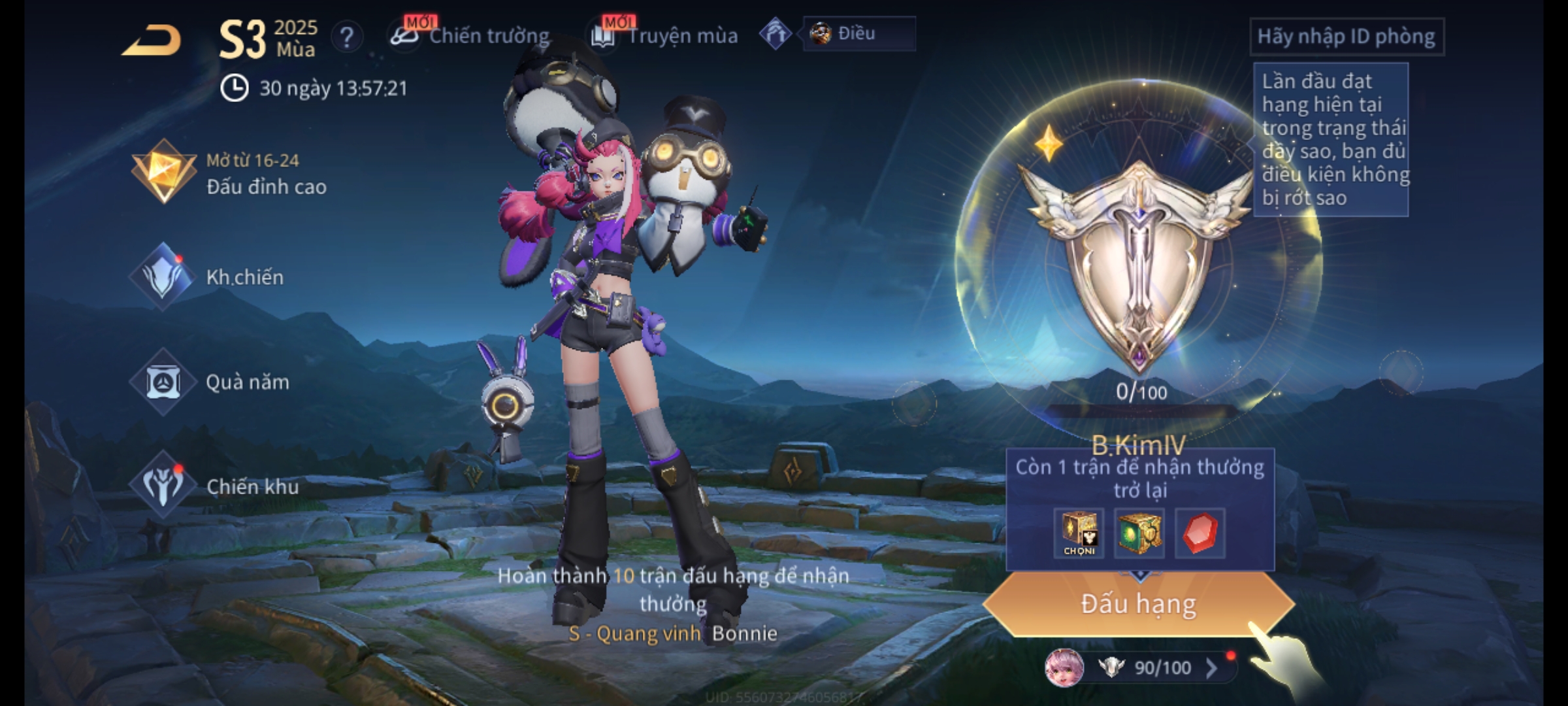Inspect the green gem reward chest

1139,533
